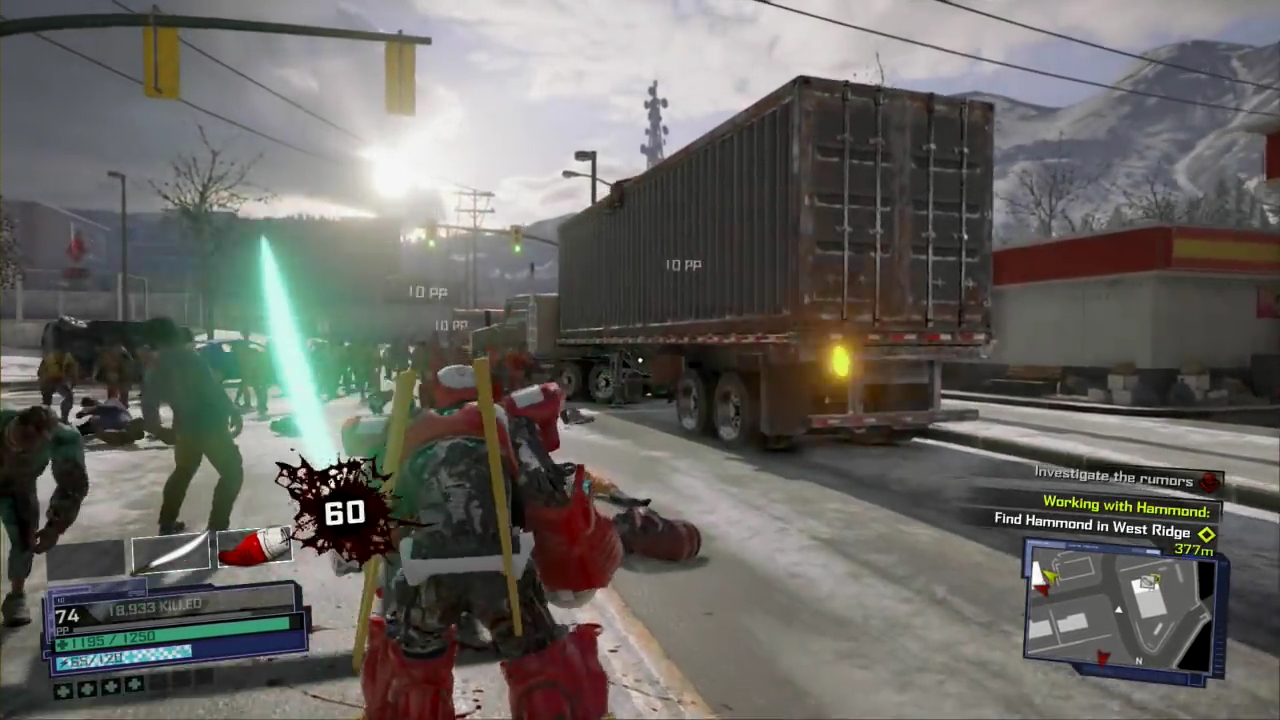The width and height of the screenshot is (1280, 720).
Task: Click the red skull quest icon
Action: 1210,482
